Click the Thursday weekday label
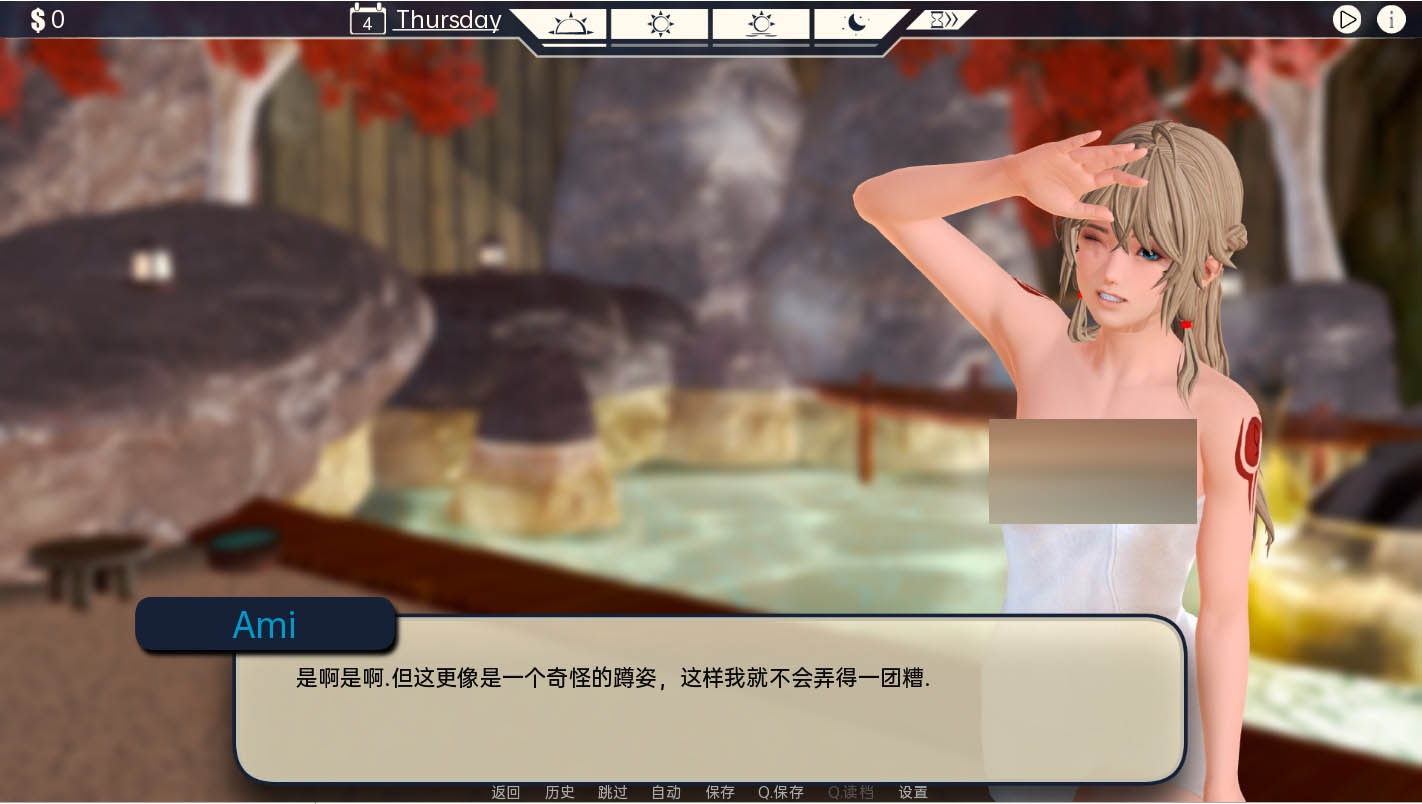 pos(447,20)
